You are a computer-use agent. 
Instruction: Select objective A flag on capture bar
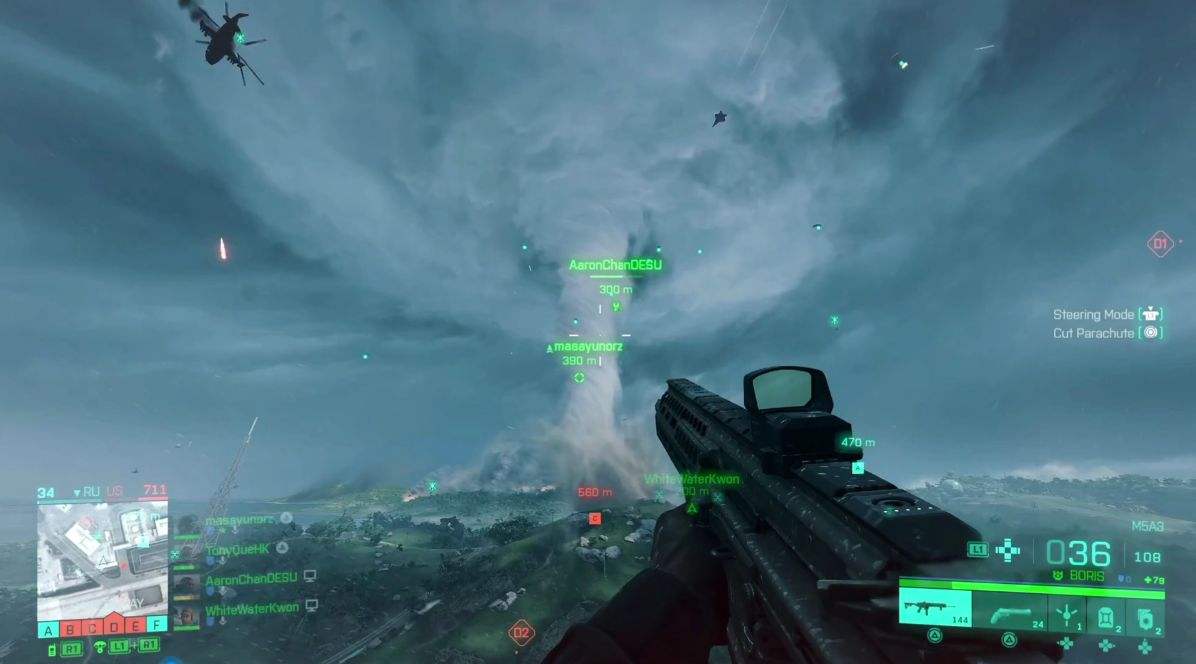point(48,629)
